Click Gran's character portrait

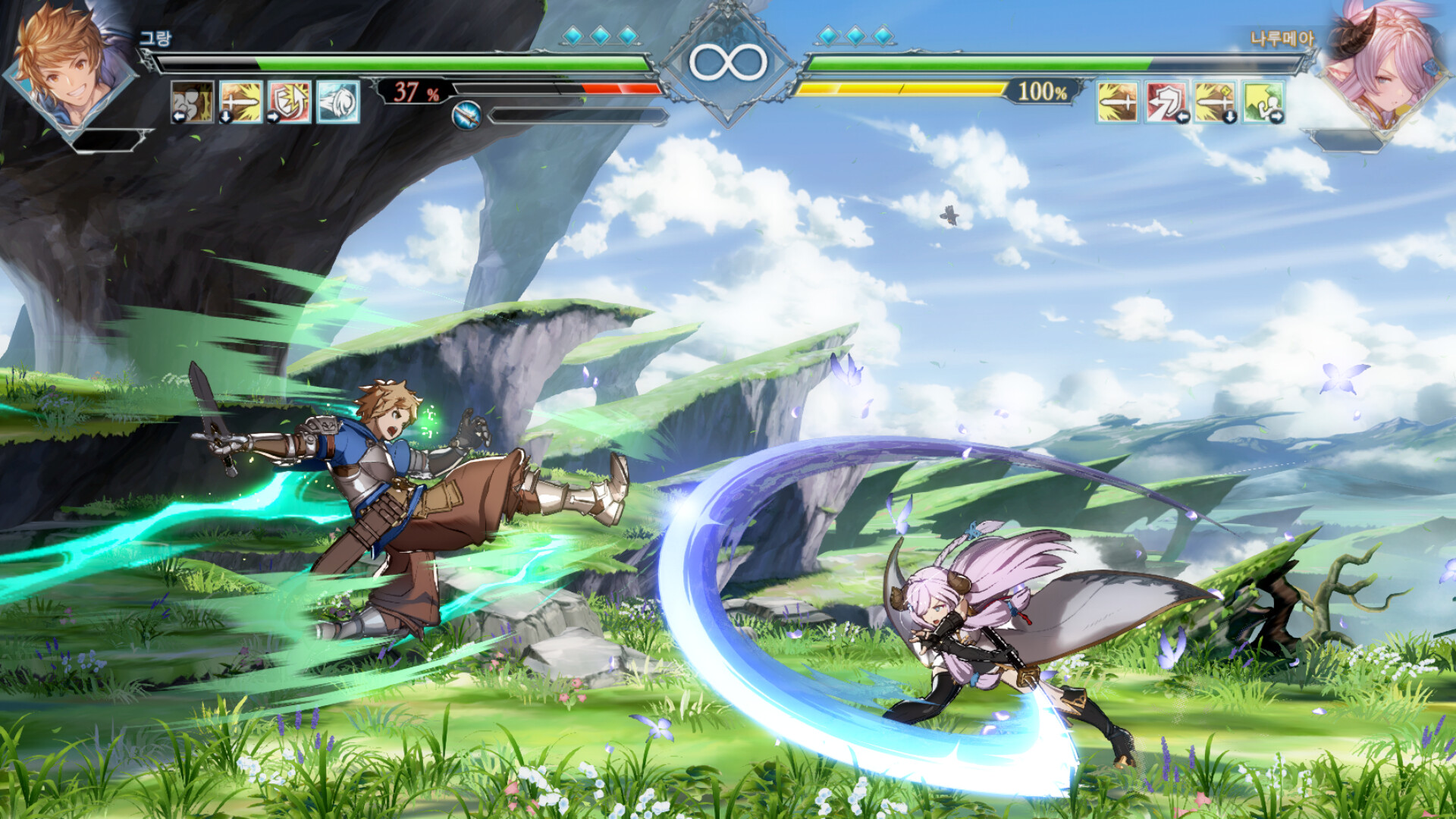pos(67,68)
